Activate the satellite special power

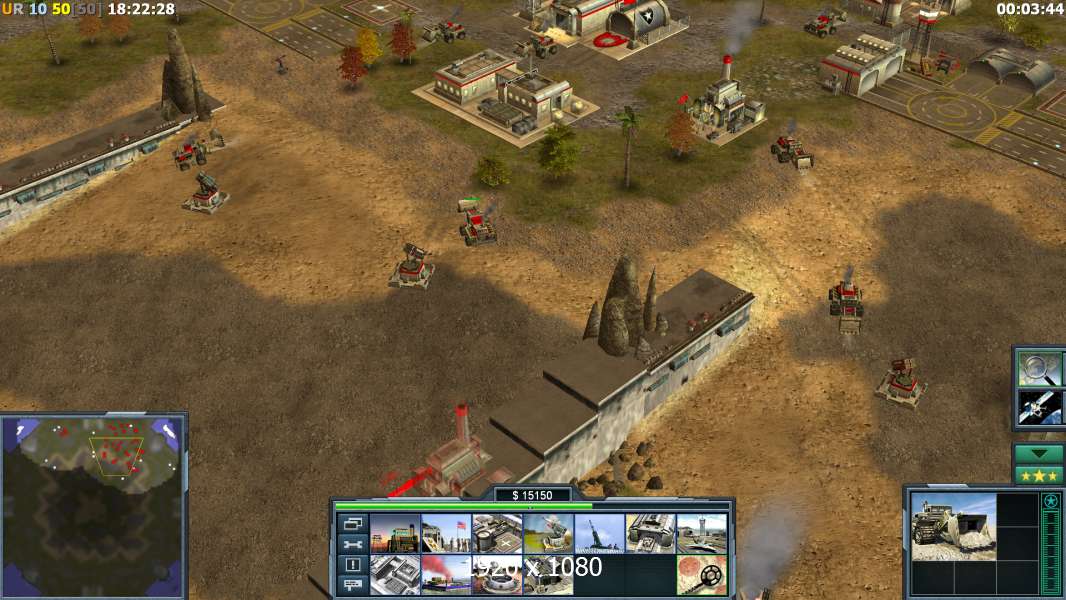click(1040, 406)
